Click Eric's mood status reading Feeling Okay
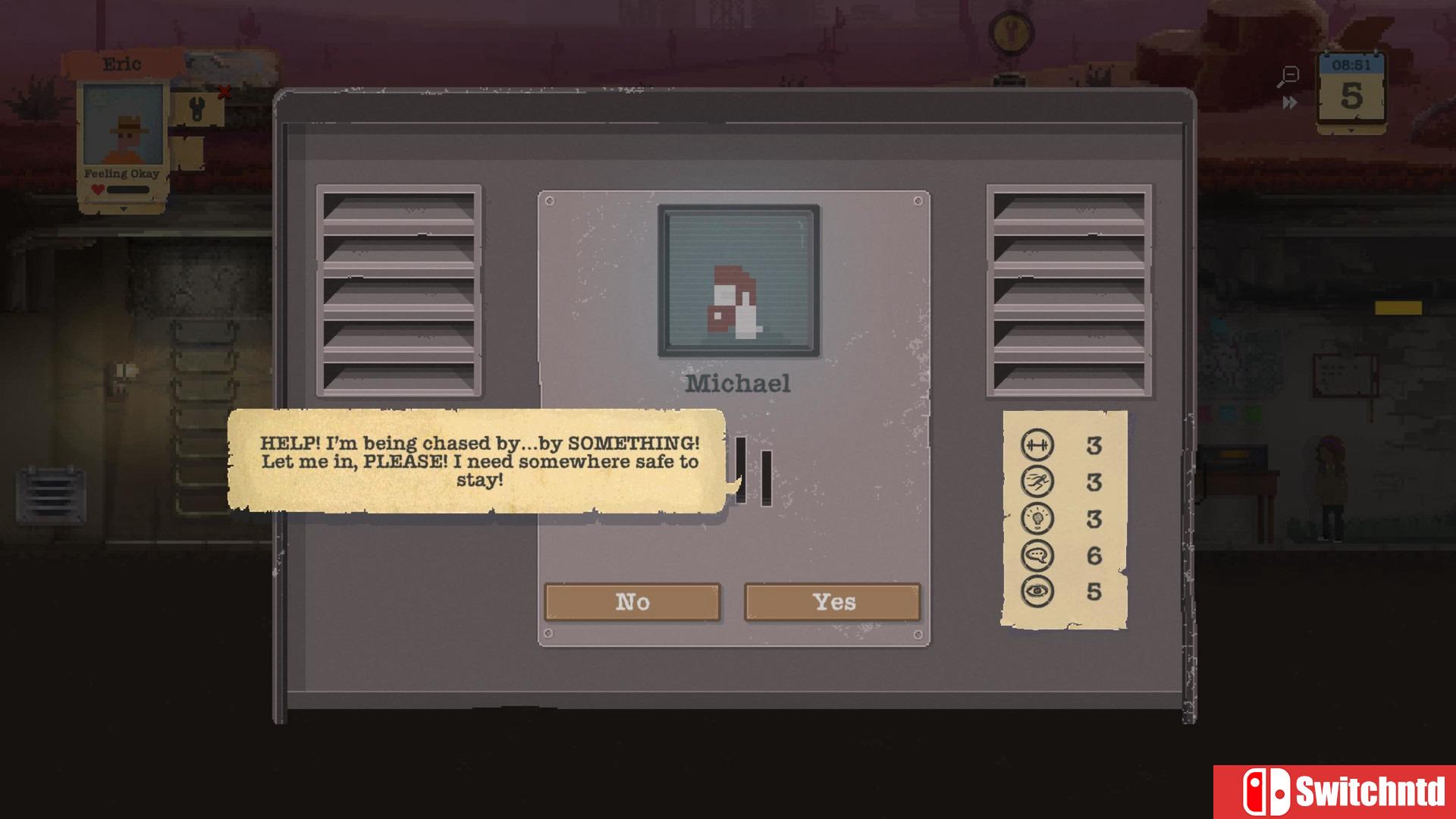 point(123,173)
